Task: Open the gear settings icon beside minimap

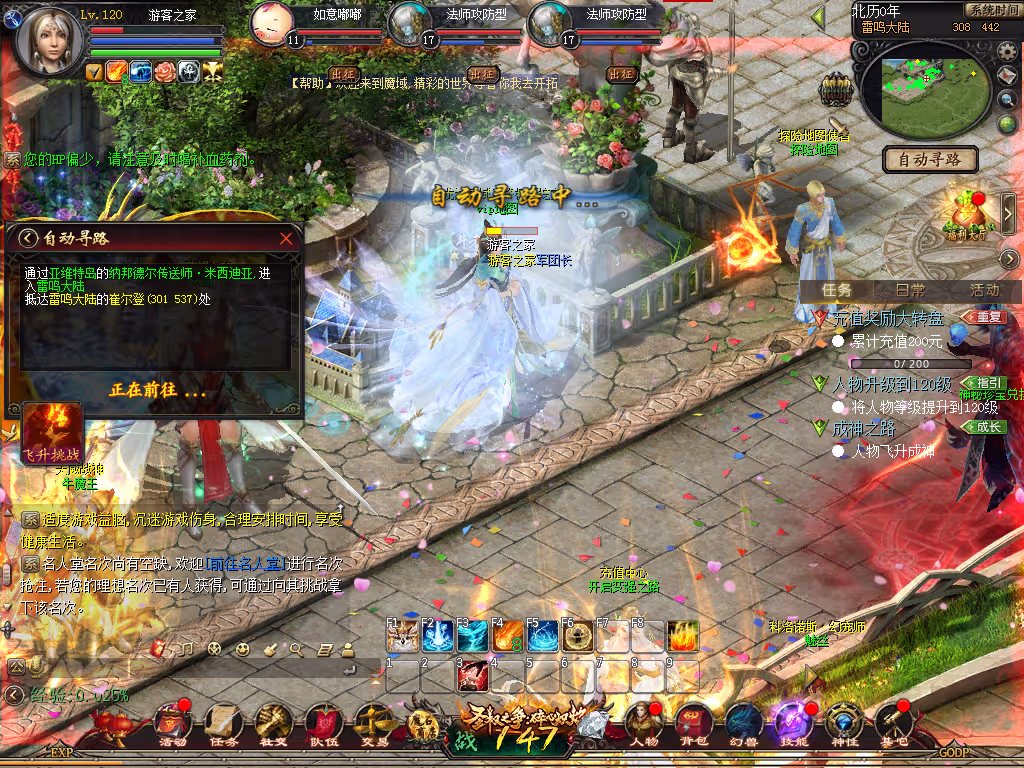Action: tap(1007, 50)
